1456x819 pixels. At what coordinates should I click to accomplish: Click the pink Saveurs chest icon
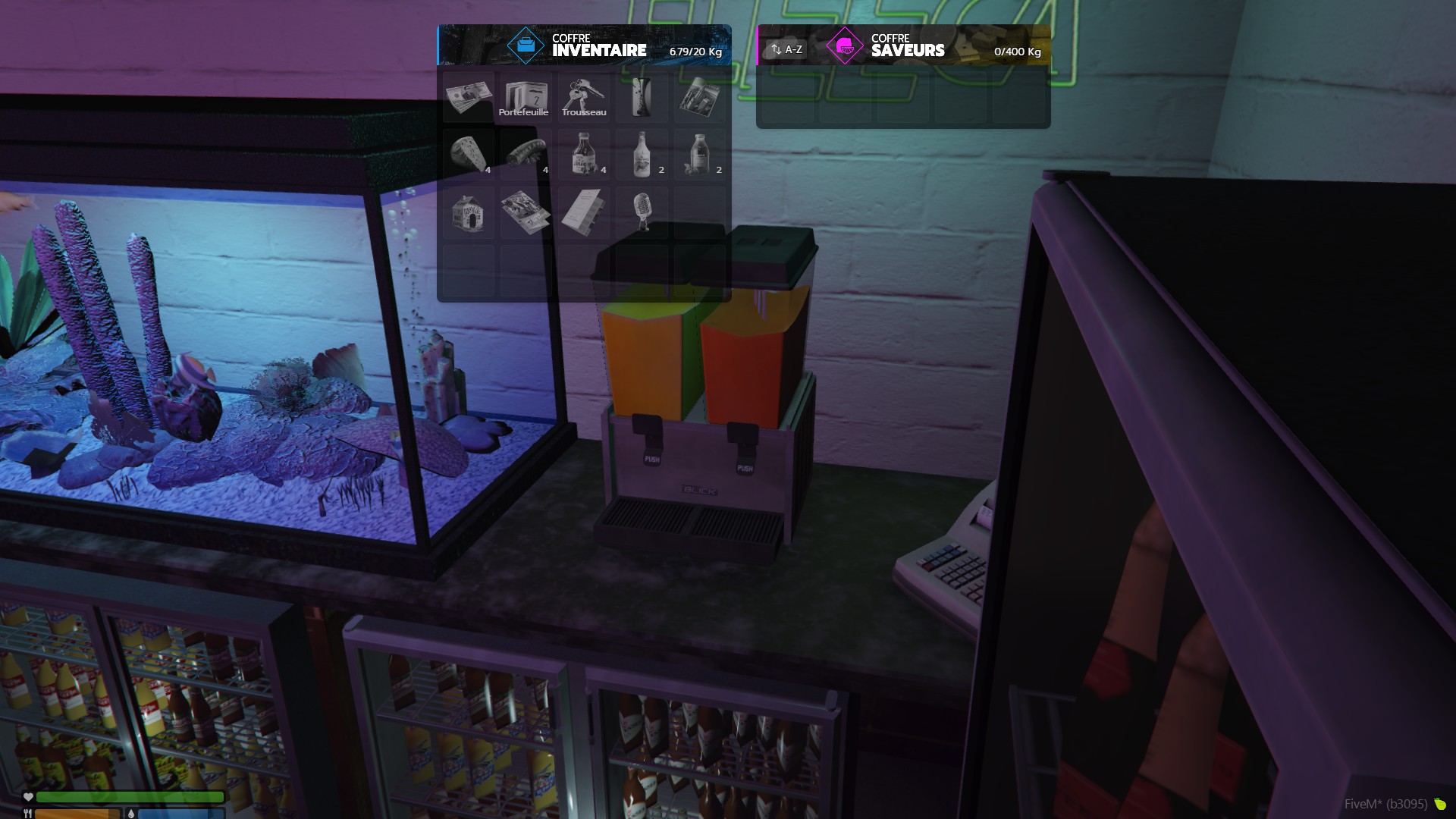tap(844, 45)
